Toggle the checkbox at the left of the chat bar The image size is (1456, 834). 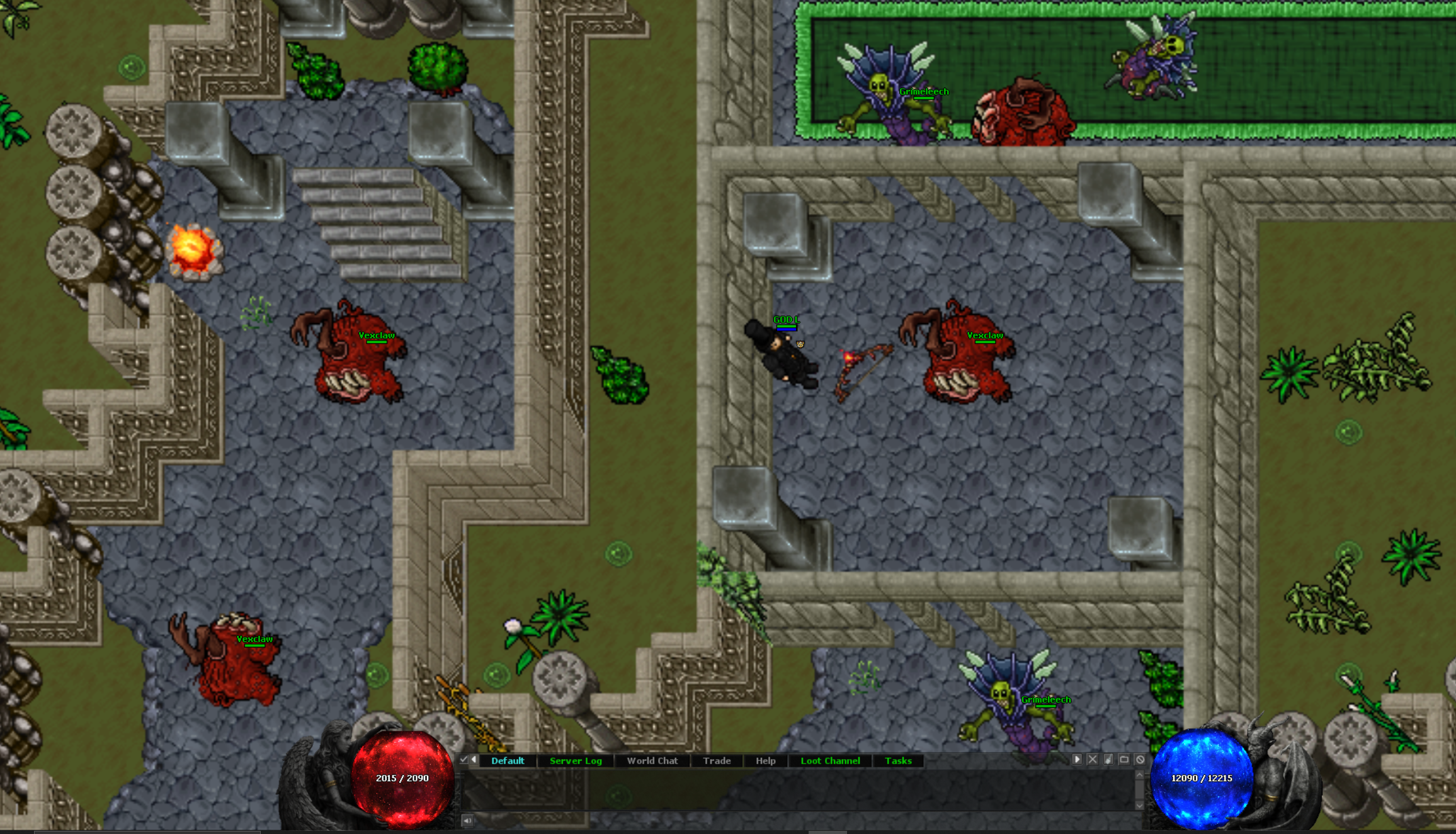point(464,759)
